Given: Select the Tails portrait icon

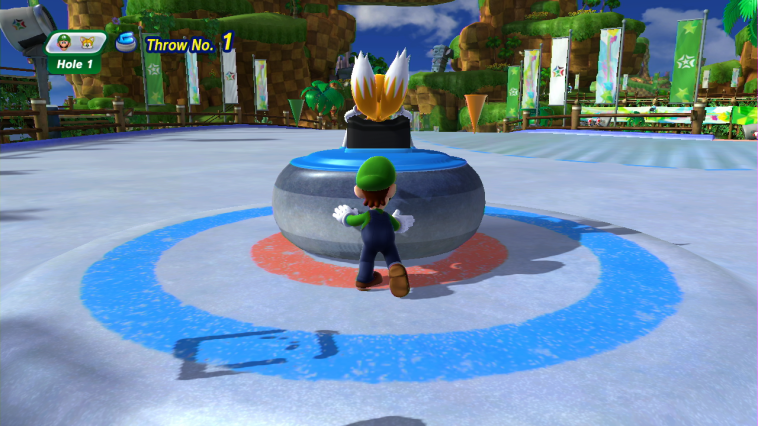Looking at the screenshot, I should coord(87,42).
